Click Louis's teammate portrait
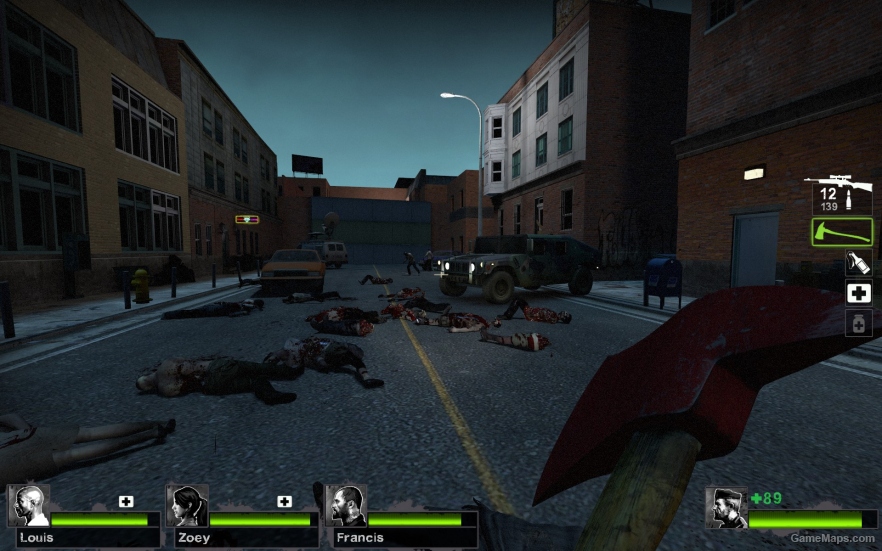This screenshot has height=551, width=882. point(29,506)
